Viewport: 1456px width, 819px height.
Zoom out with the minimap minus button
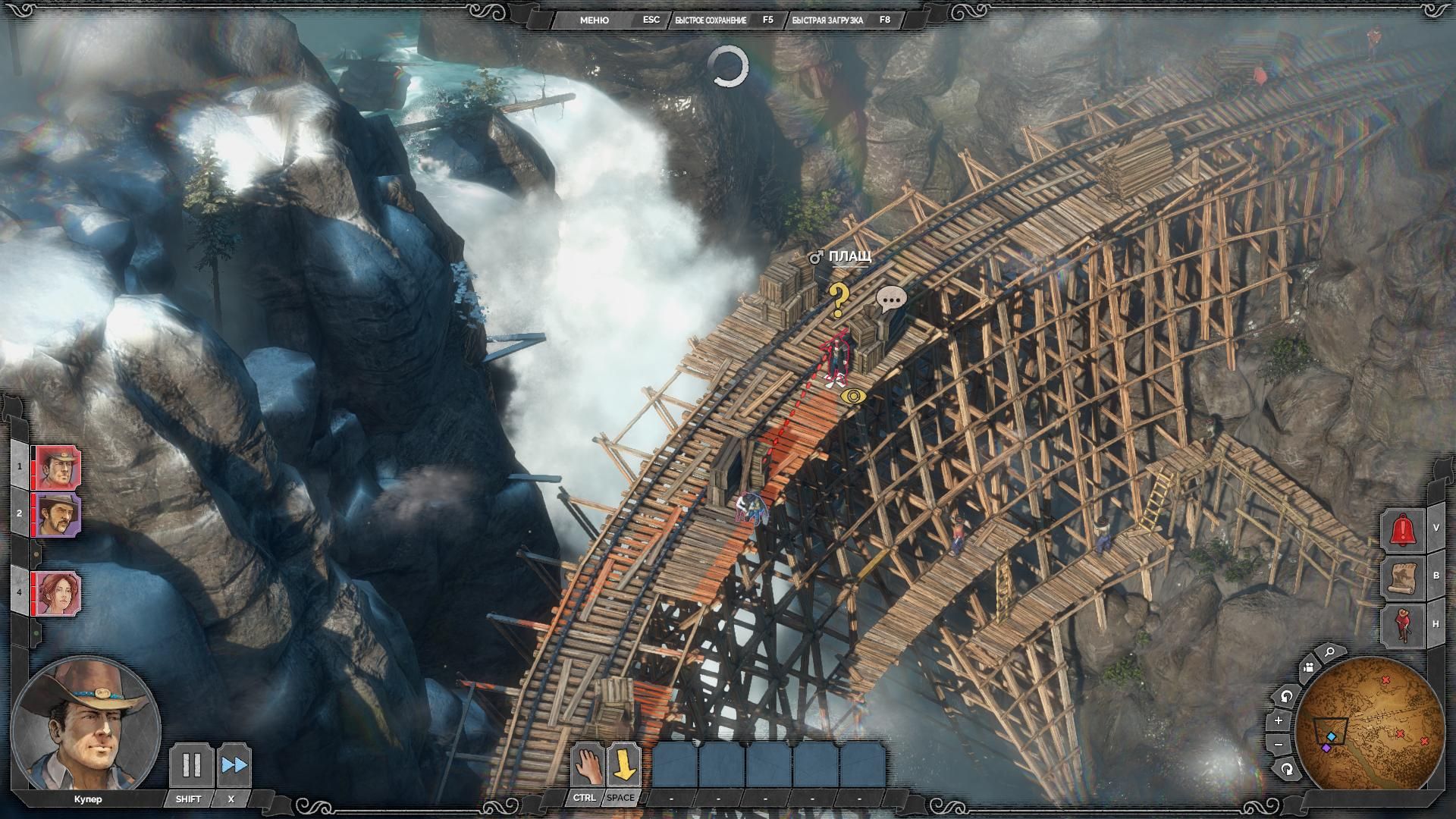(x=1279, y=745)
